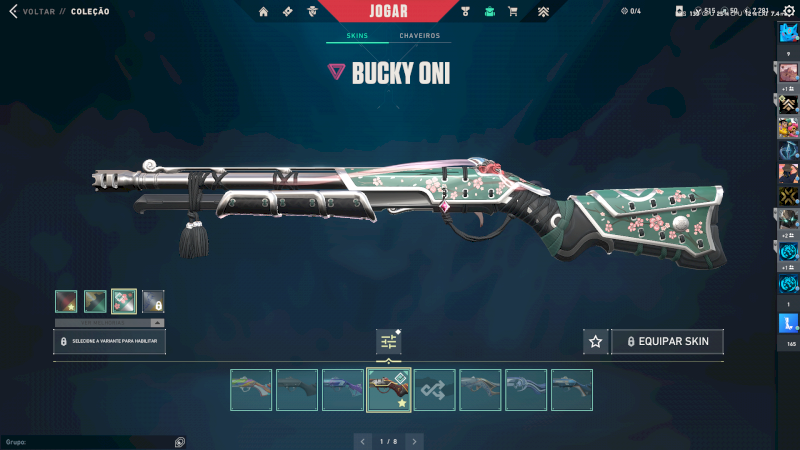
Task: Go to the previous skins page
Action: pyautogui.click(x=363, y=440)
